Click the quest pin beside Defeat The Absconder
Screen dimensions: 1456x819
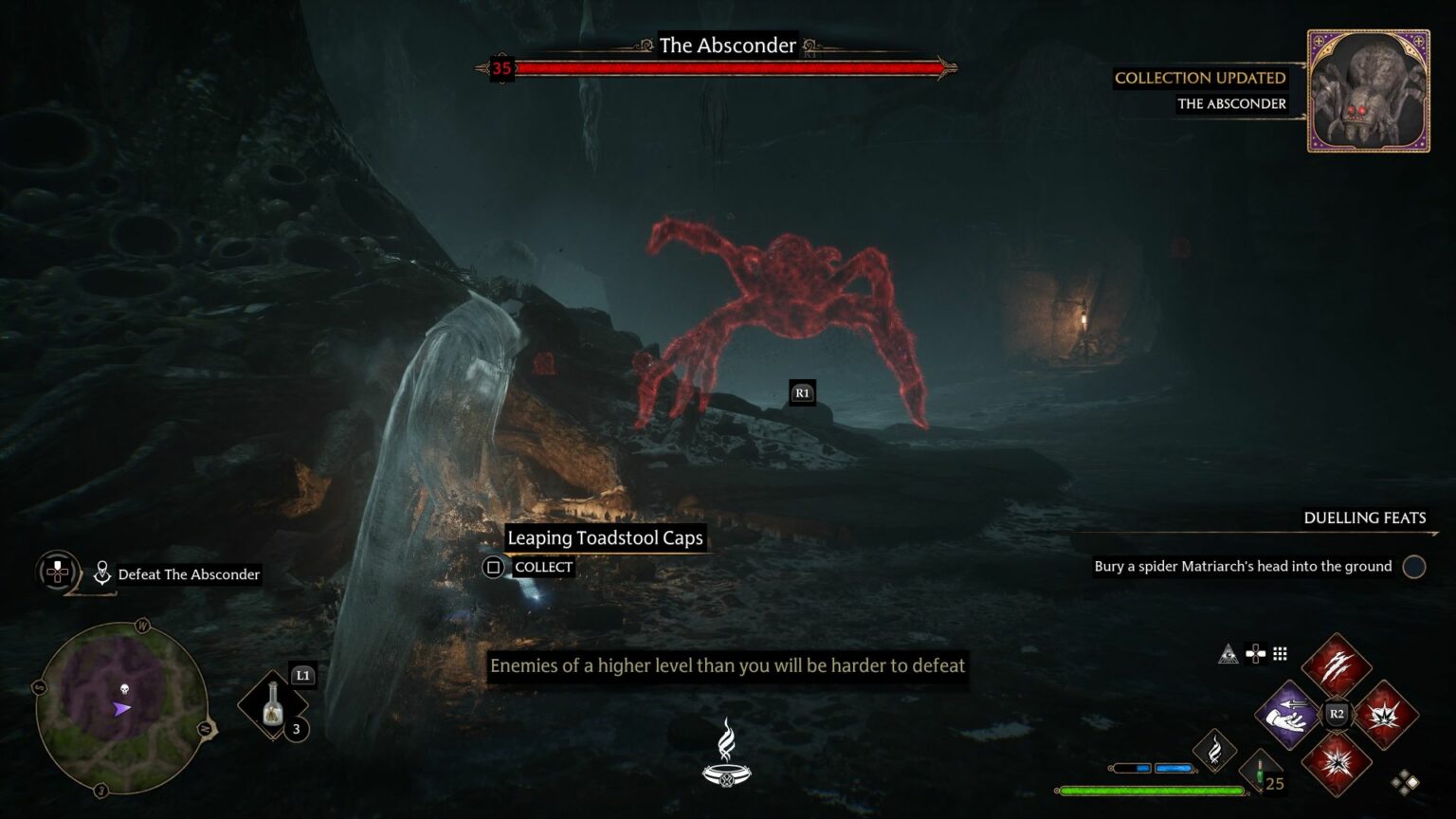[101, 572]
